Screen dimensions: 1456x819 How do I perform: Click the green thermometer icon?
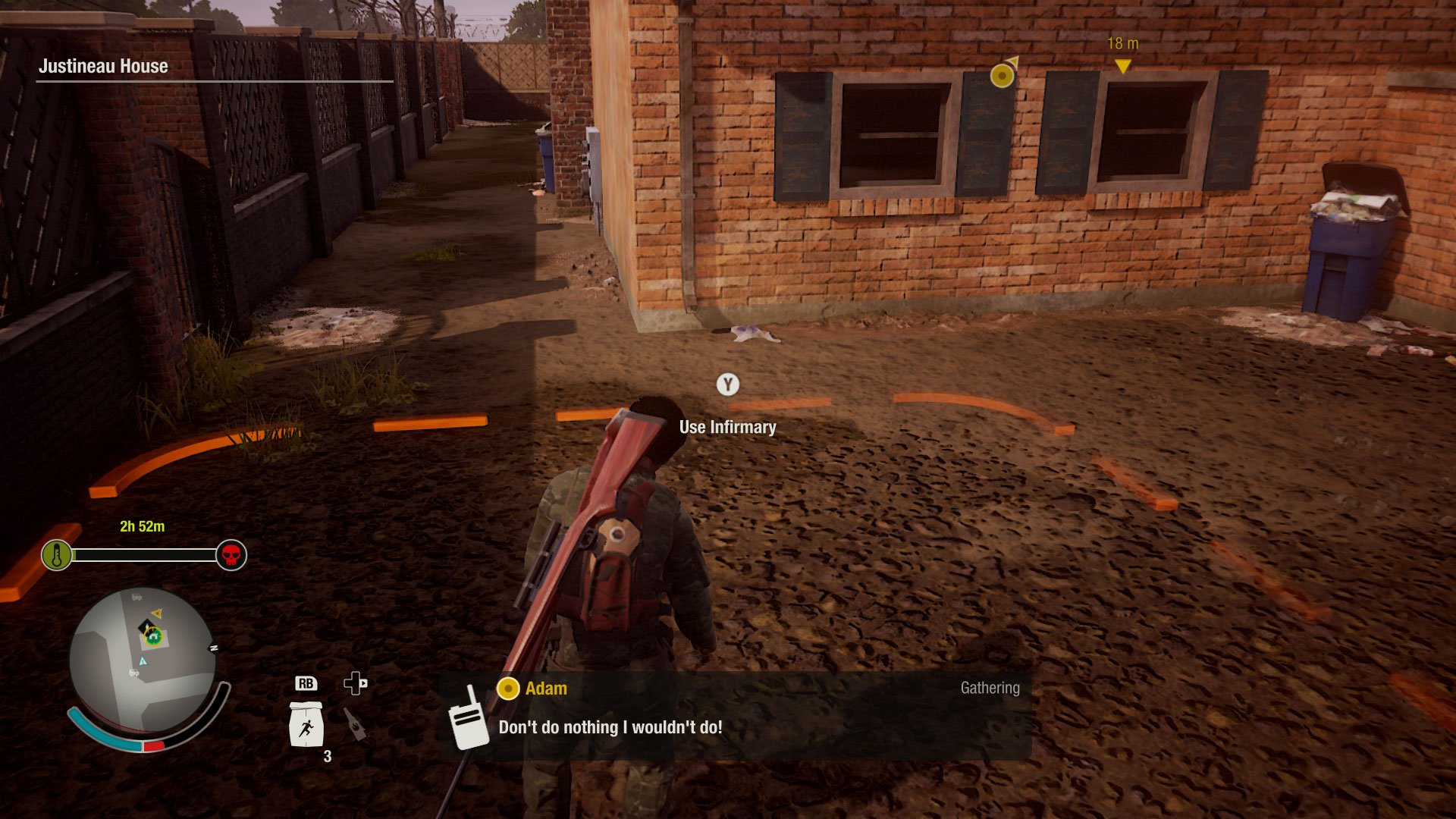pyautogui.click(x=57, y=555)
